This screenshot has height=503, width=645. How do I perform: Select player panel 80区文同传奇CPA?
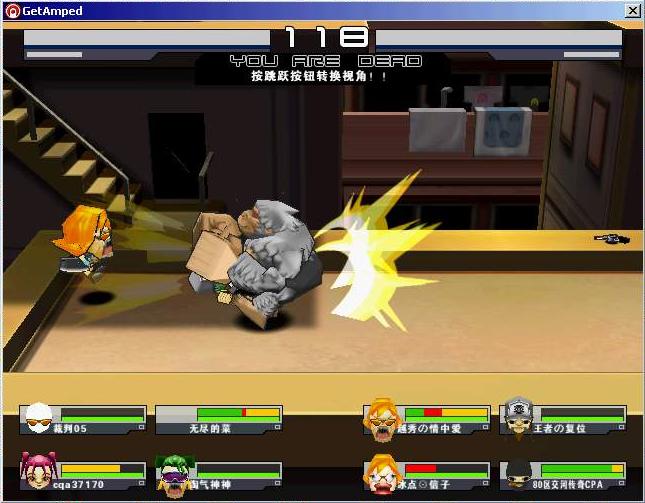564,476
